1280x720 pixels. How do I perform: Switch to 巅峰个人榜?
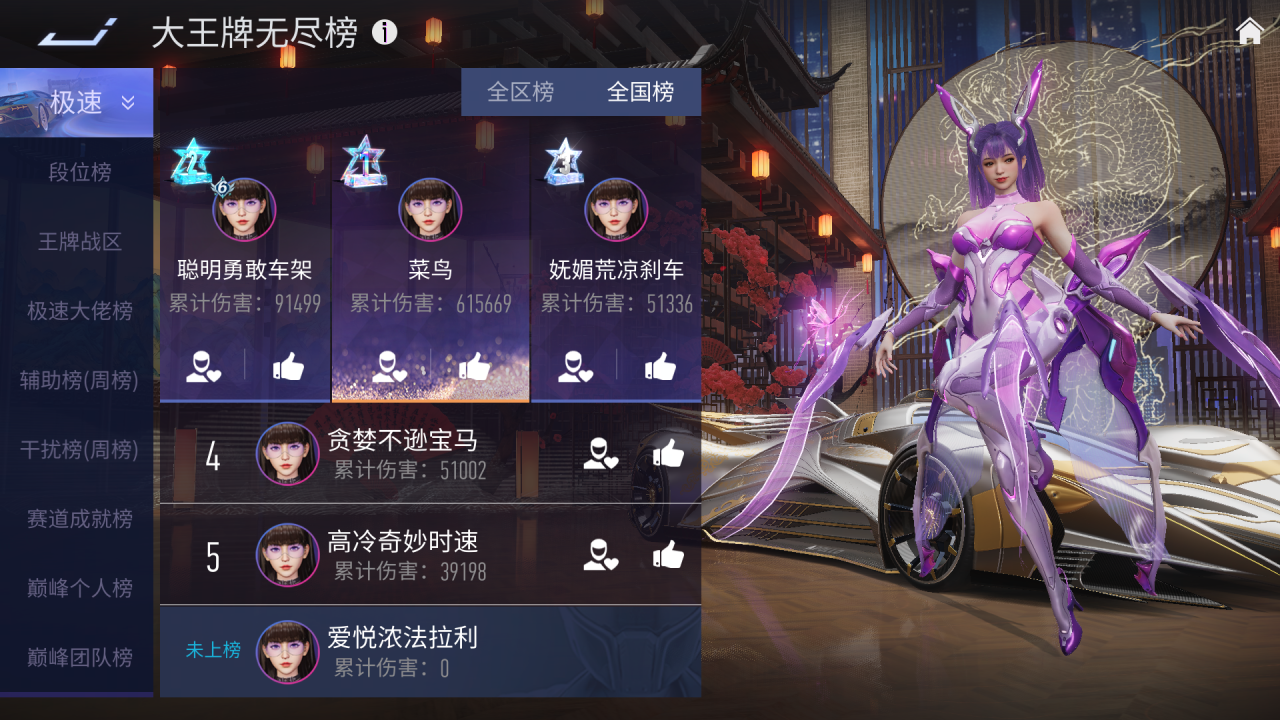point(80,588)
